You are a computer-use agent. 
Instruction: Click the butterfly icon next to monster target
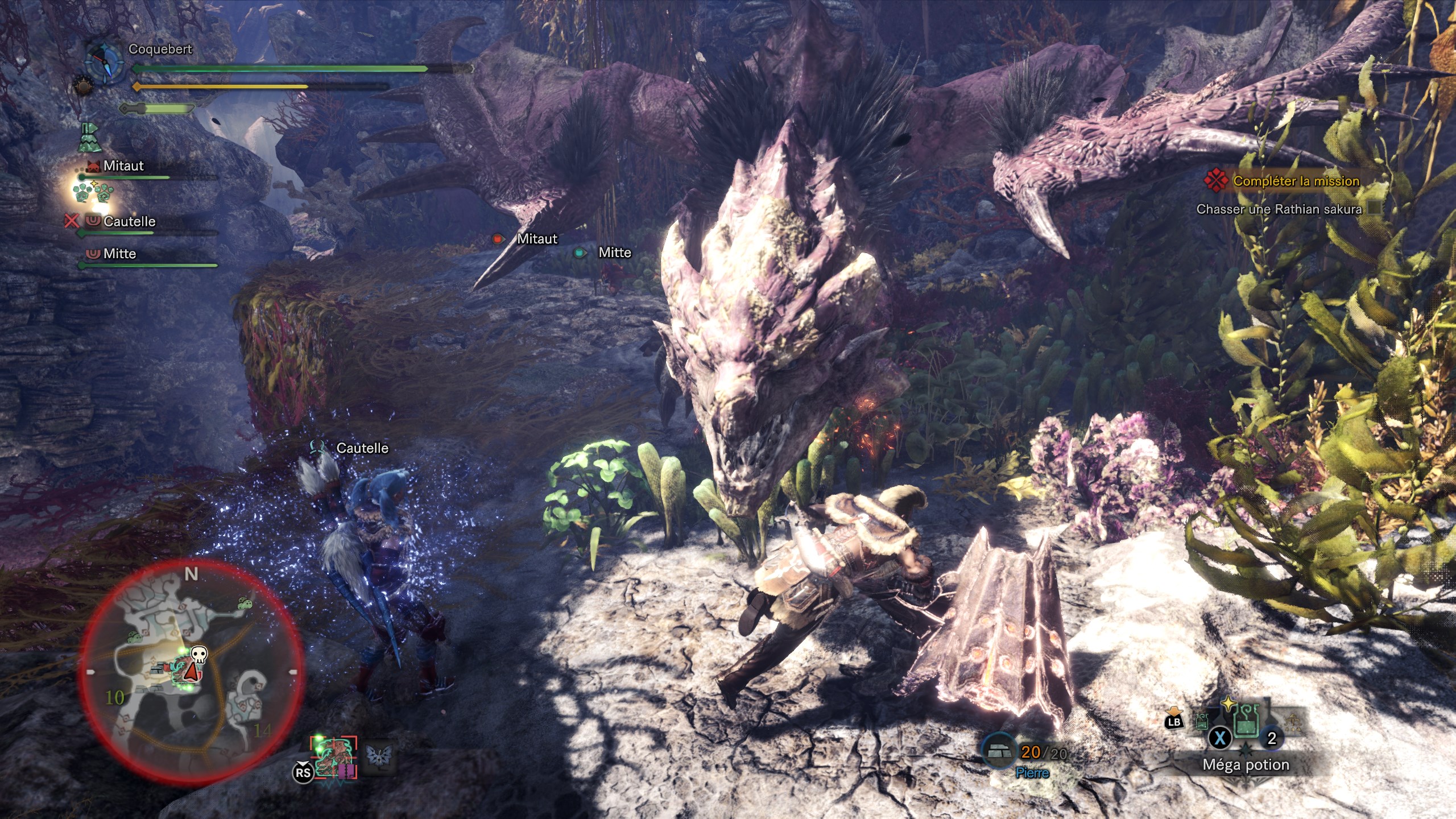point(378,756)
